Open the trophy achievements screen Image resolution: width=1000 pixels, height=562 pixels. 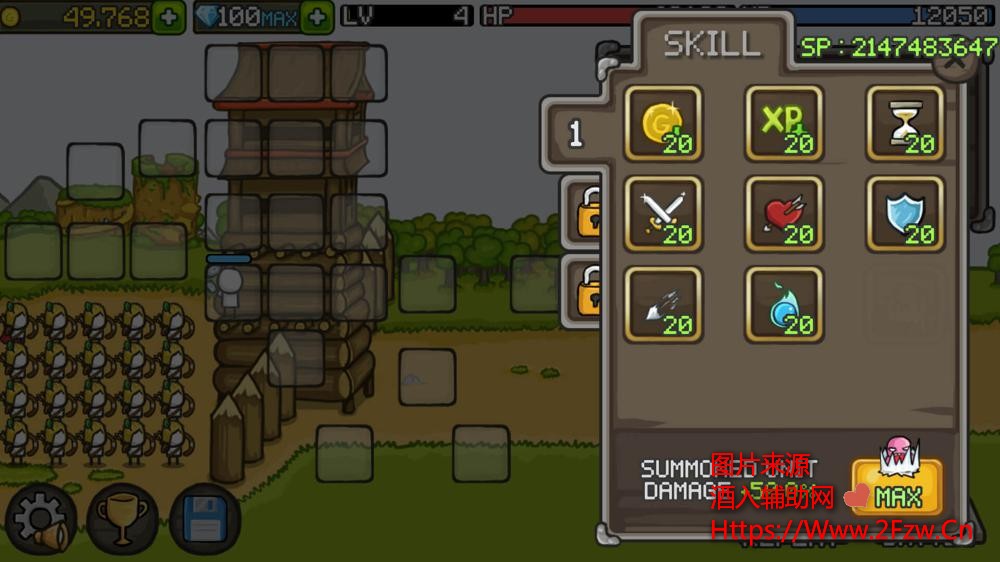[x=123, y=520]
